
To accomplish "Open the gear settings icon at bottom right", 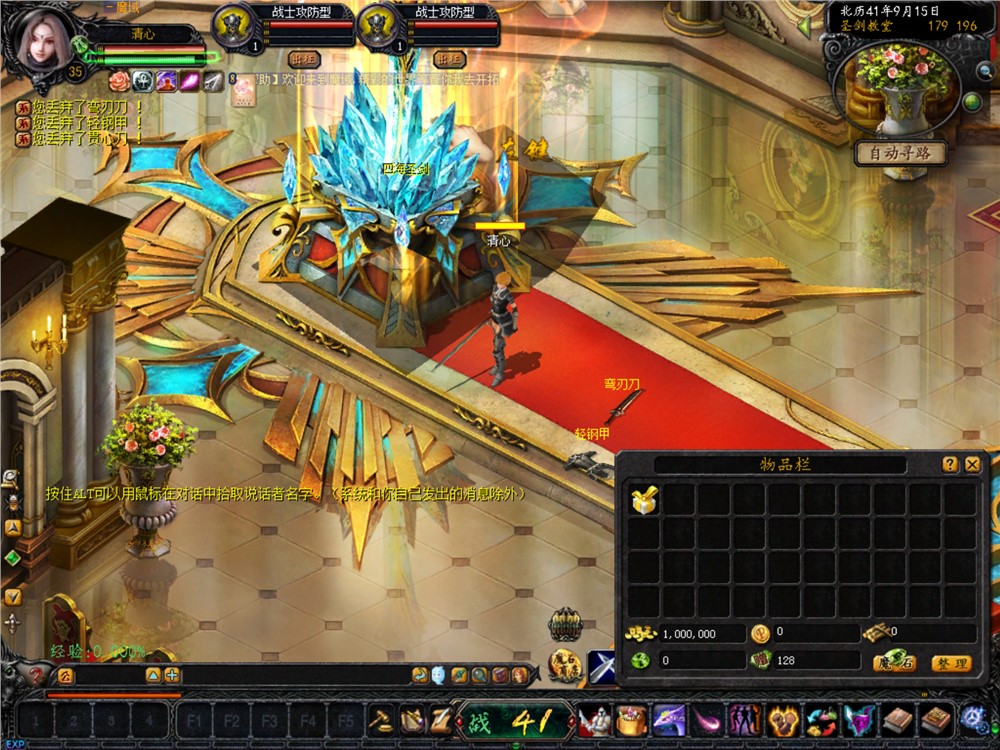I will (x=973, y=719).
